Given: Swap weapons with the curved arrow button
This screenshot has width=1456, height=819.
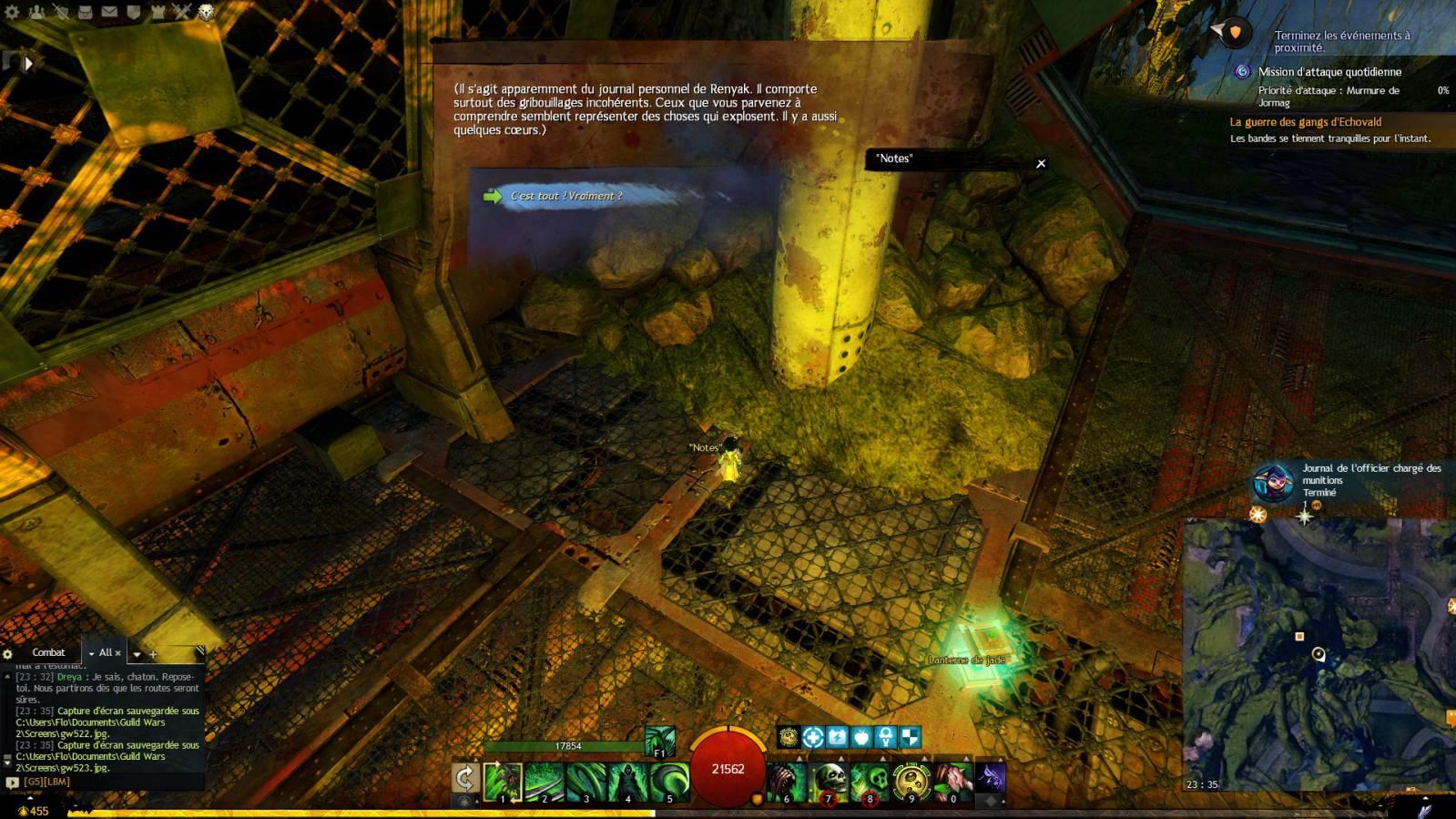Looking at the screenshot, I should click(x=465, y=777).
